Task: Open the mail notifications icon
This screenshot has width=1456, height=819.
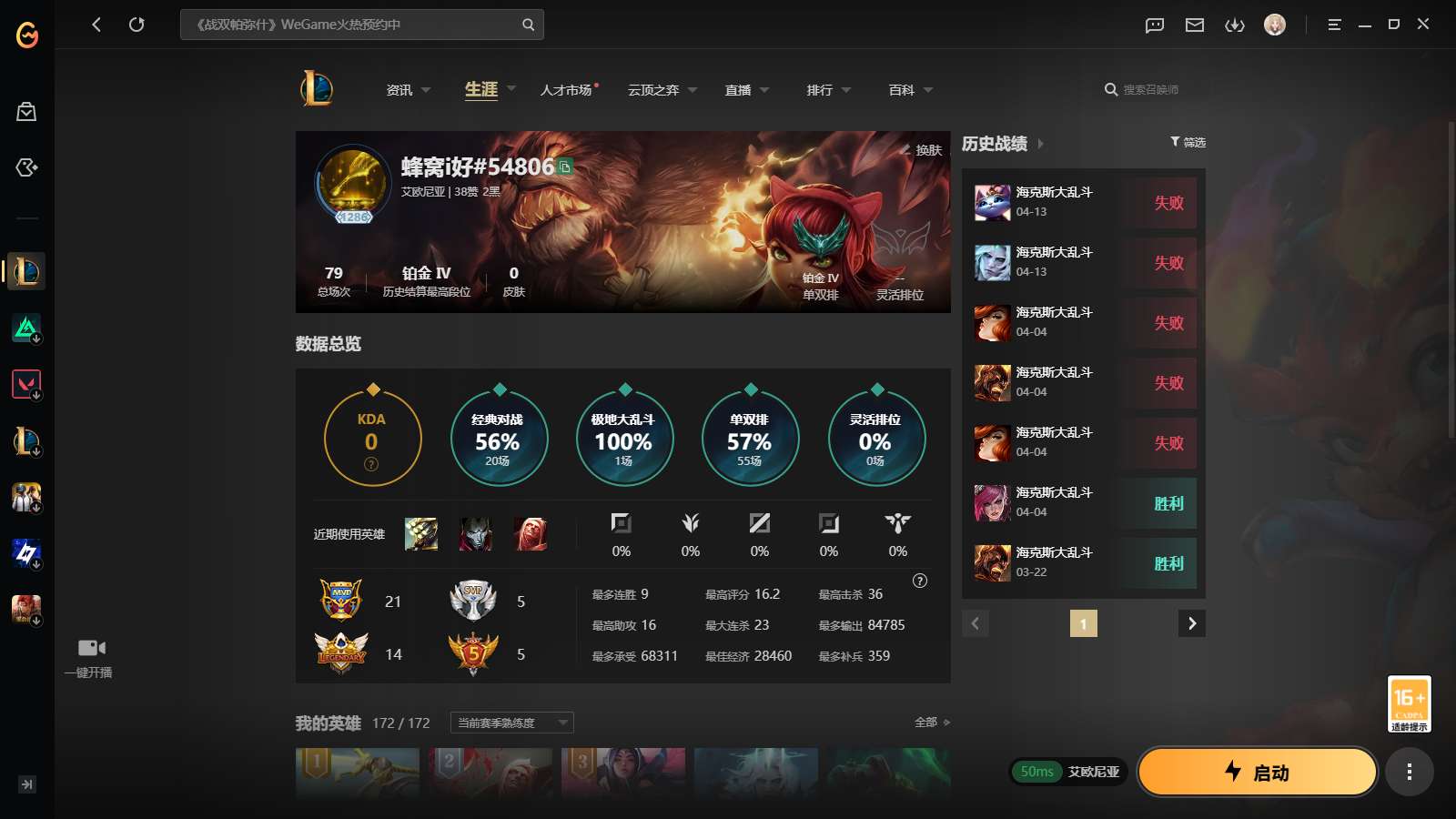Action: pyautogui.click(x=1194, y=25)
